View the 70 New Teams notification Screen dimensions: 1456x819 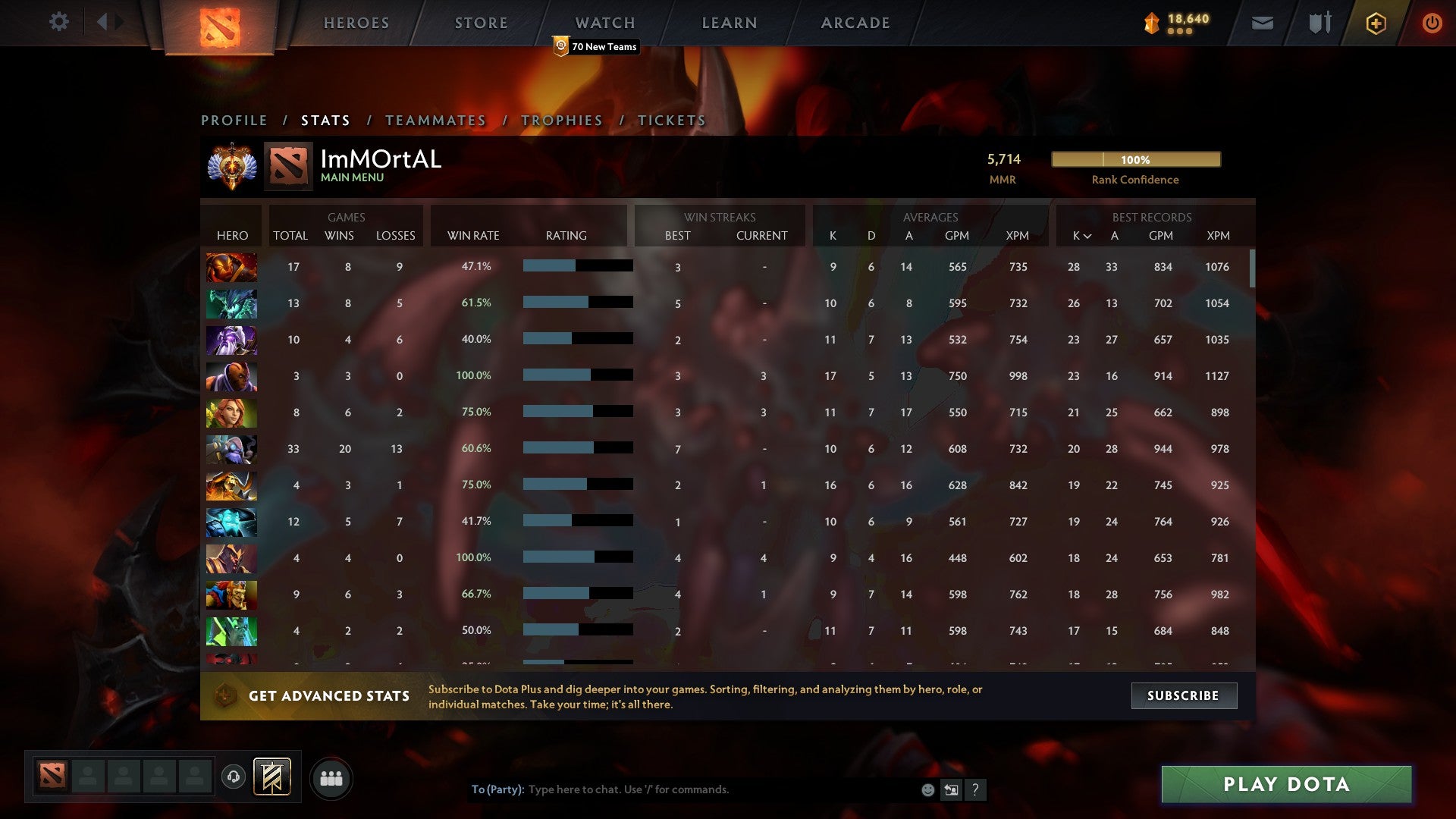(x=595, y=46)
